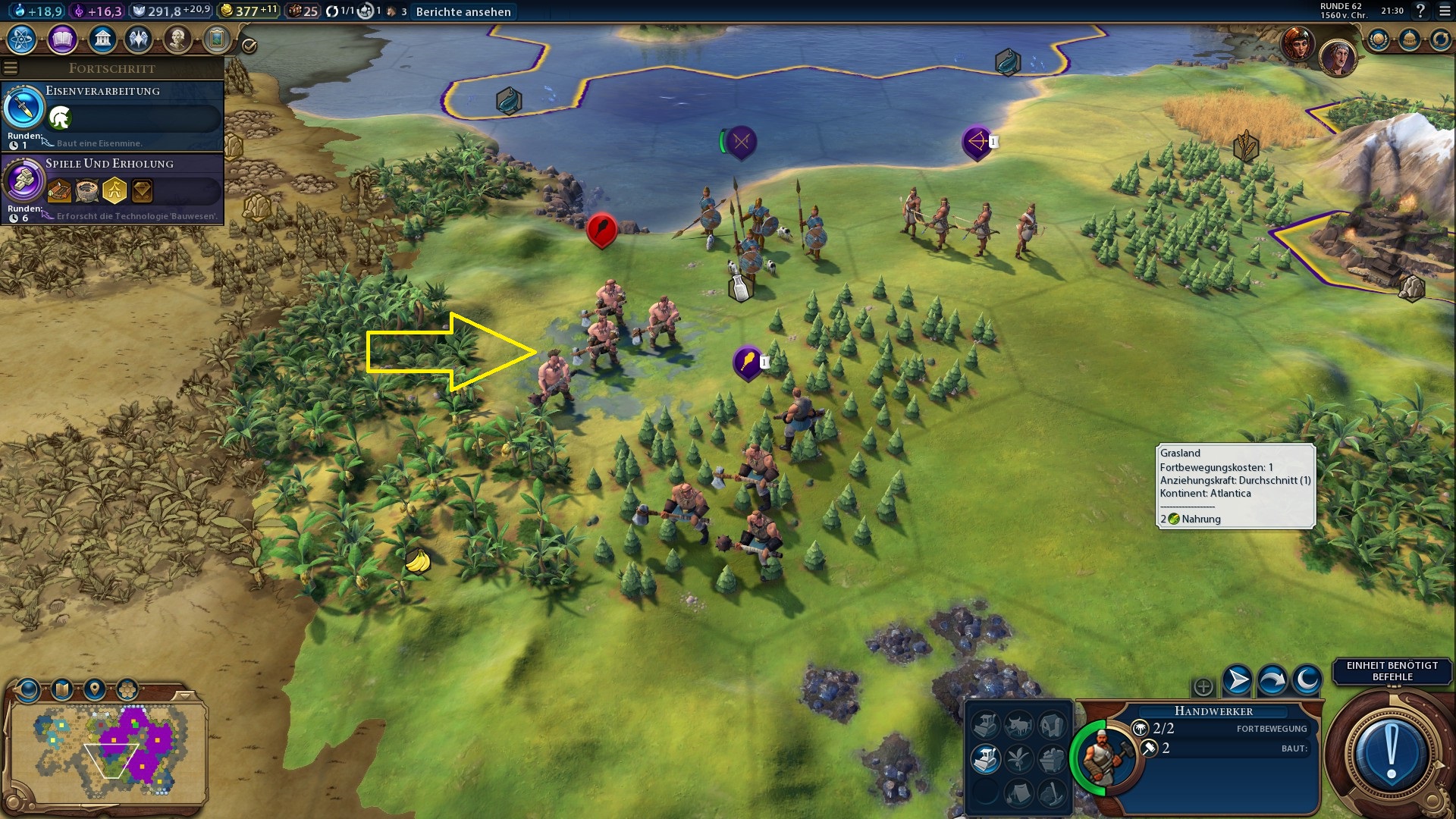Open the city-states dome icon

pyautogui.click(x=1410, y=39)
